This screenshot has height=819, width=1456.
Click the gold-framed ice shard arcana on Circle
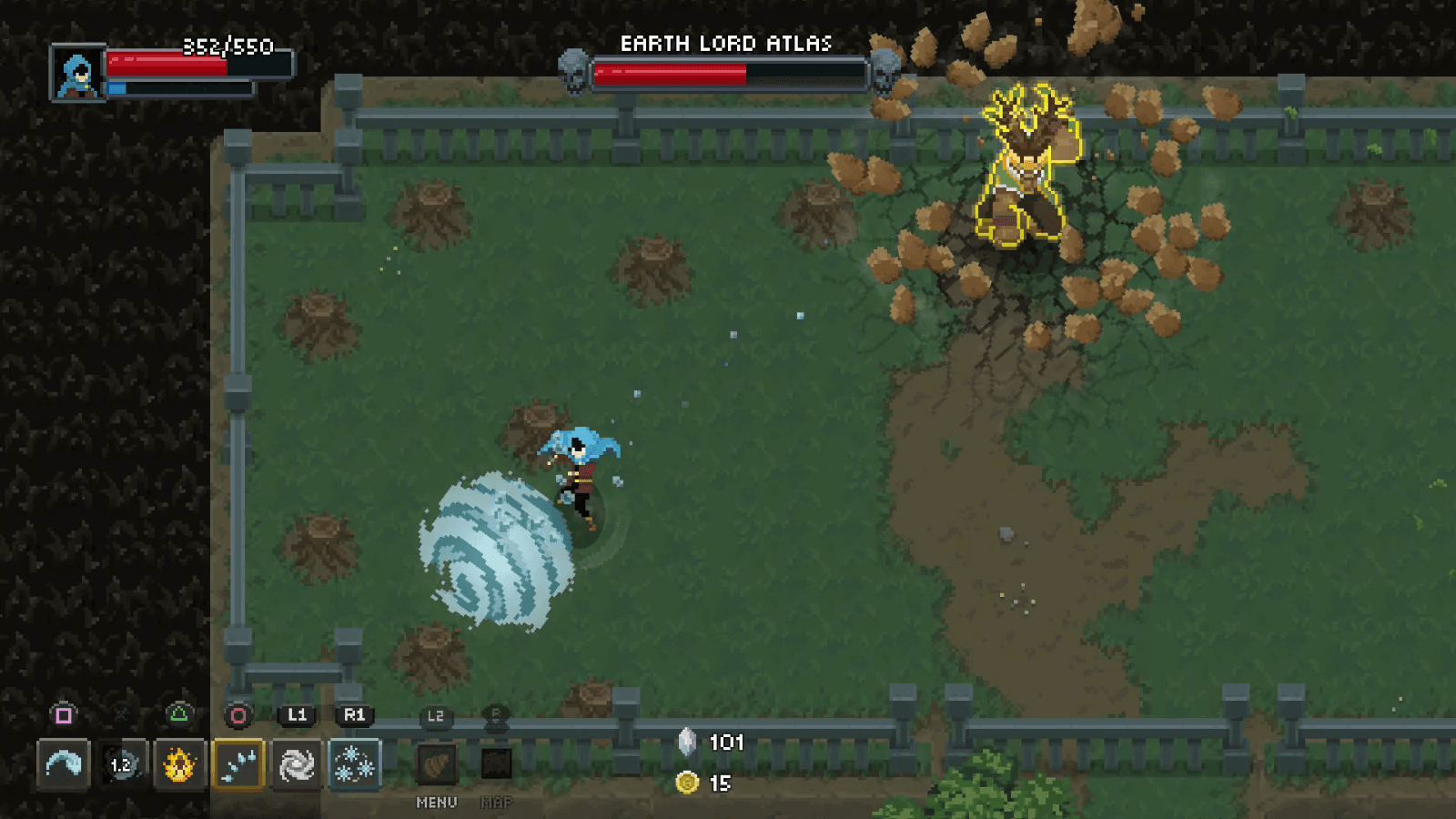coord(238,764)
